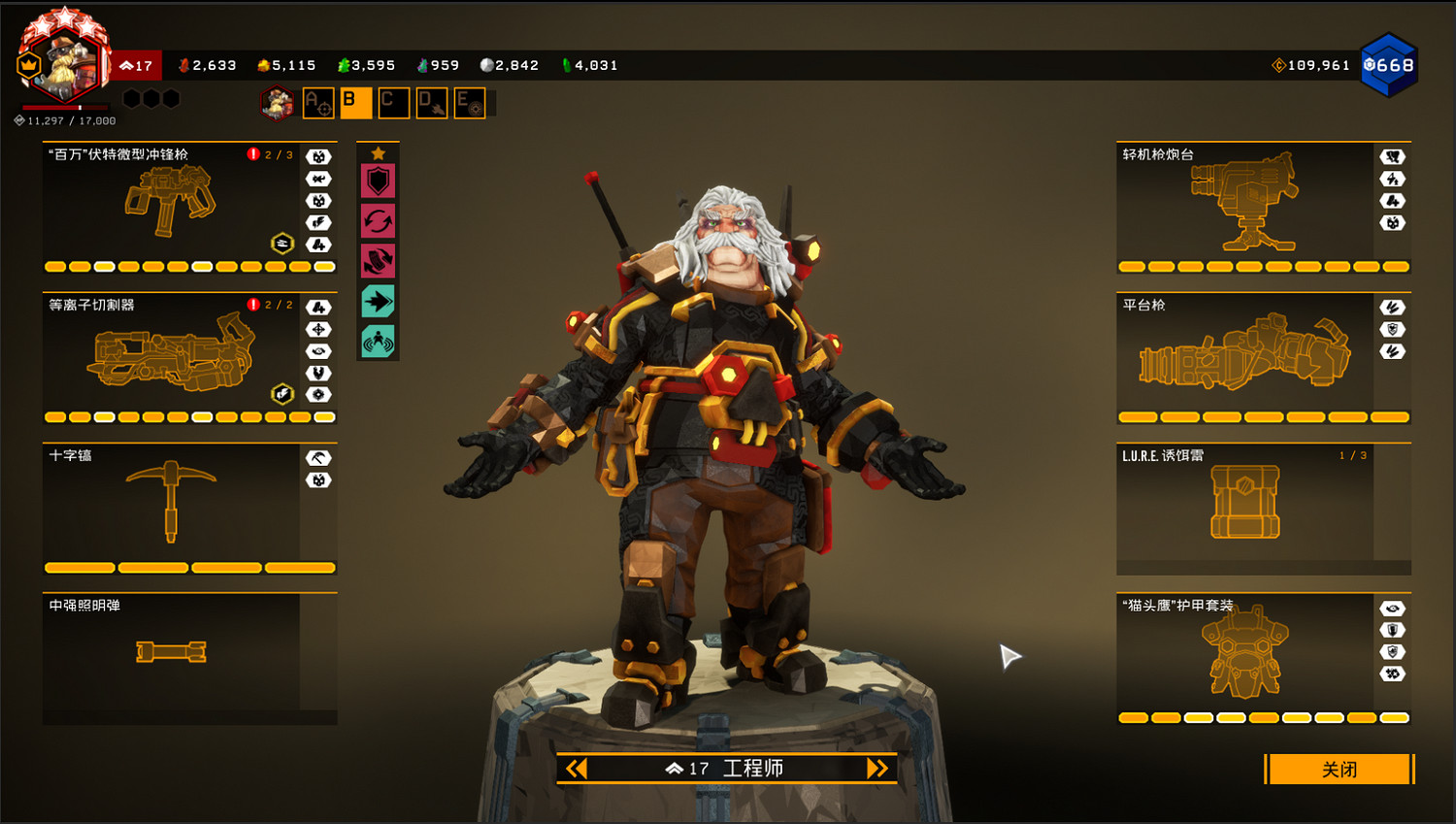Switch to loadout tab C
Viewport: 1456px width, 824px height.
[393, 103]
